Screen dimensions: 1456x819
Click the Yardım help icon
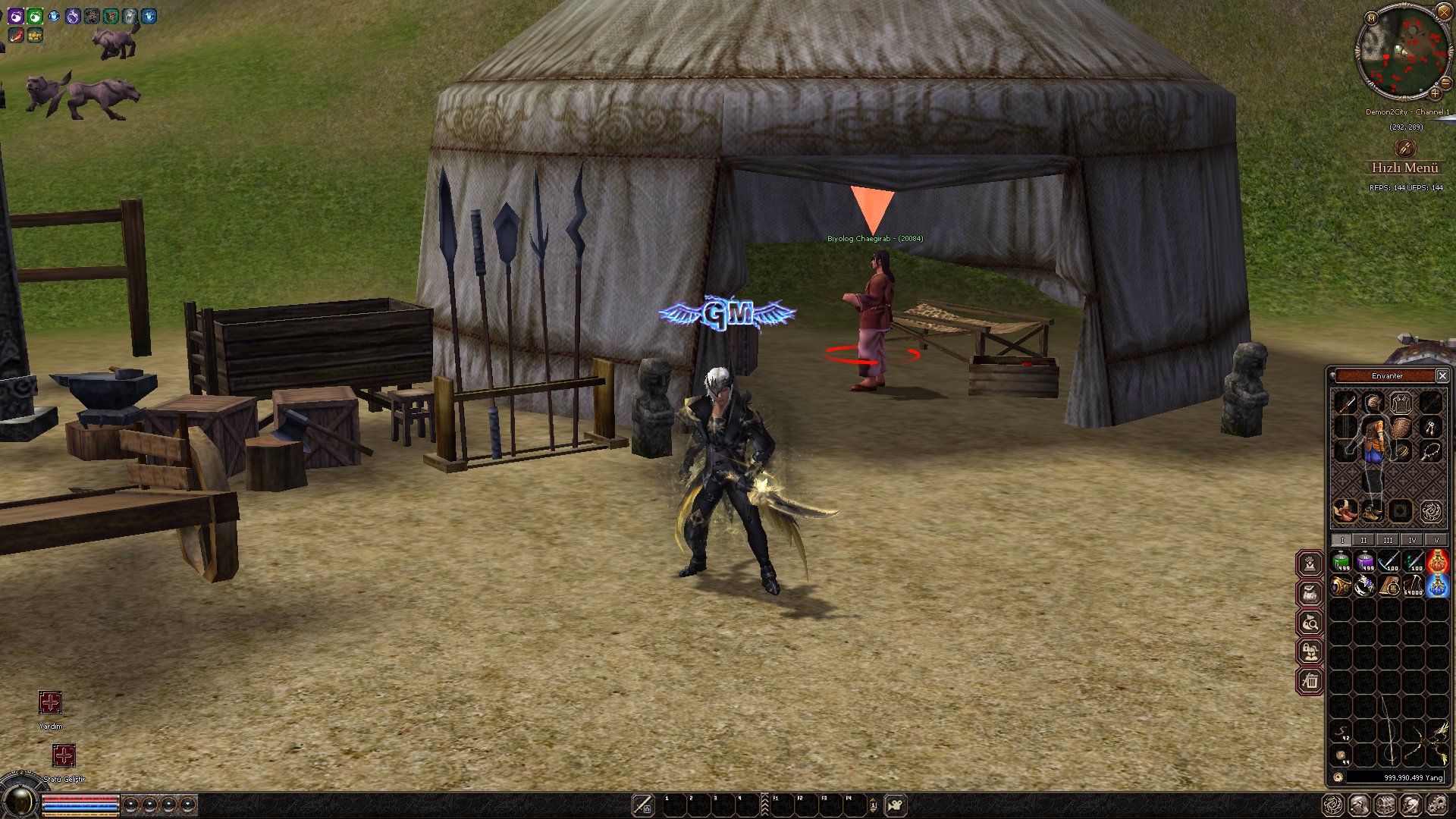point(50,702)
